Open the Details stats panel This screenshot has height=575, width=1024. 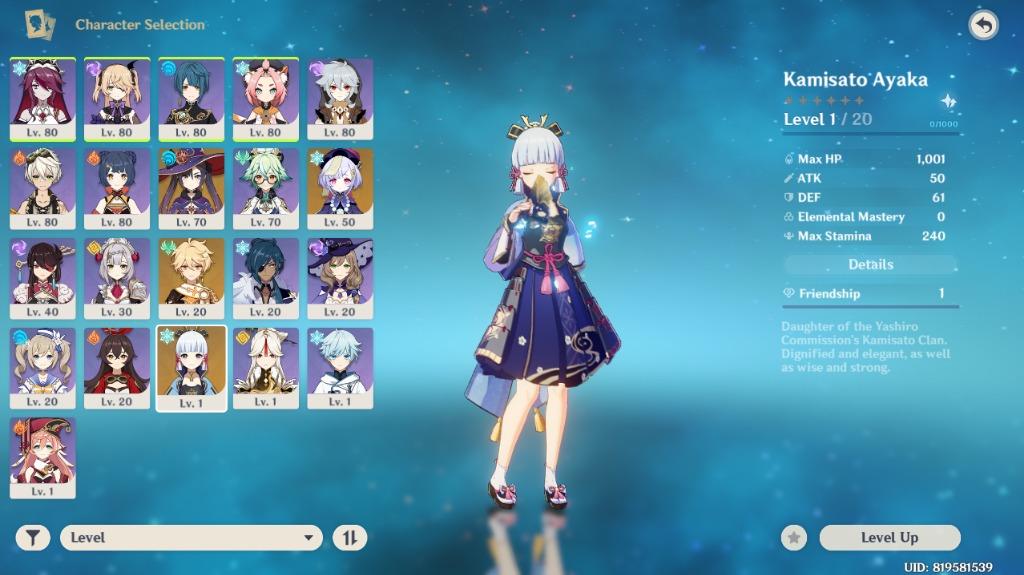(x=871, y=265)
